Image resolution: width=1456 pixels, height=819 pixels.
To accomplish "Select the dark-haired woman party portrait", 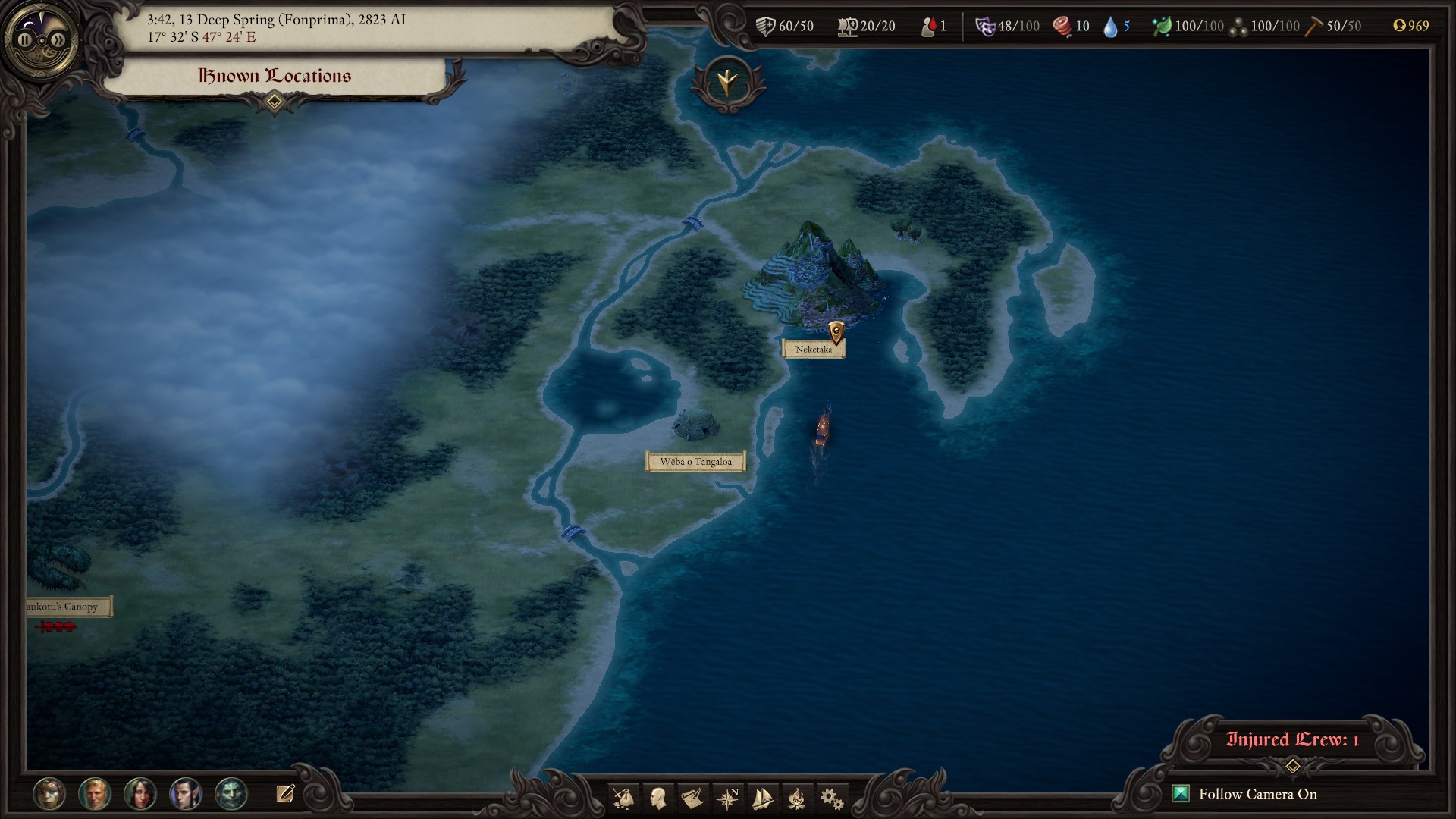I will (x=140, y=794).
